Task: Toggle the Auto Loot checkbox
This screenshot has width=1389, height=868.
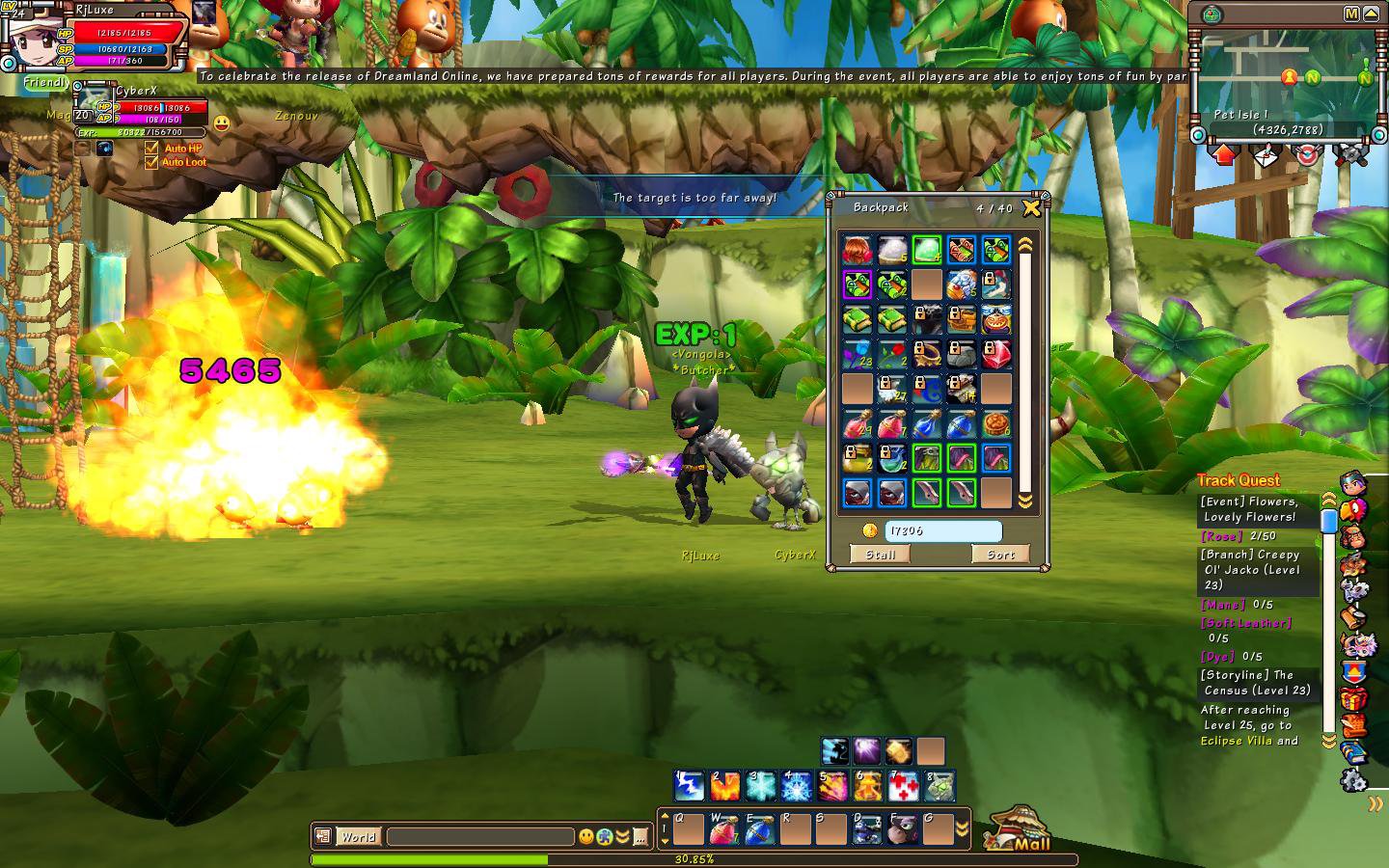Action: tap(151, 162)
